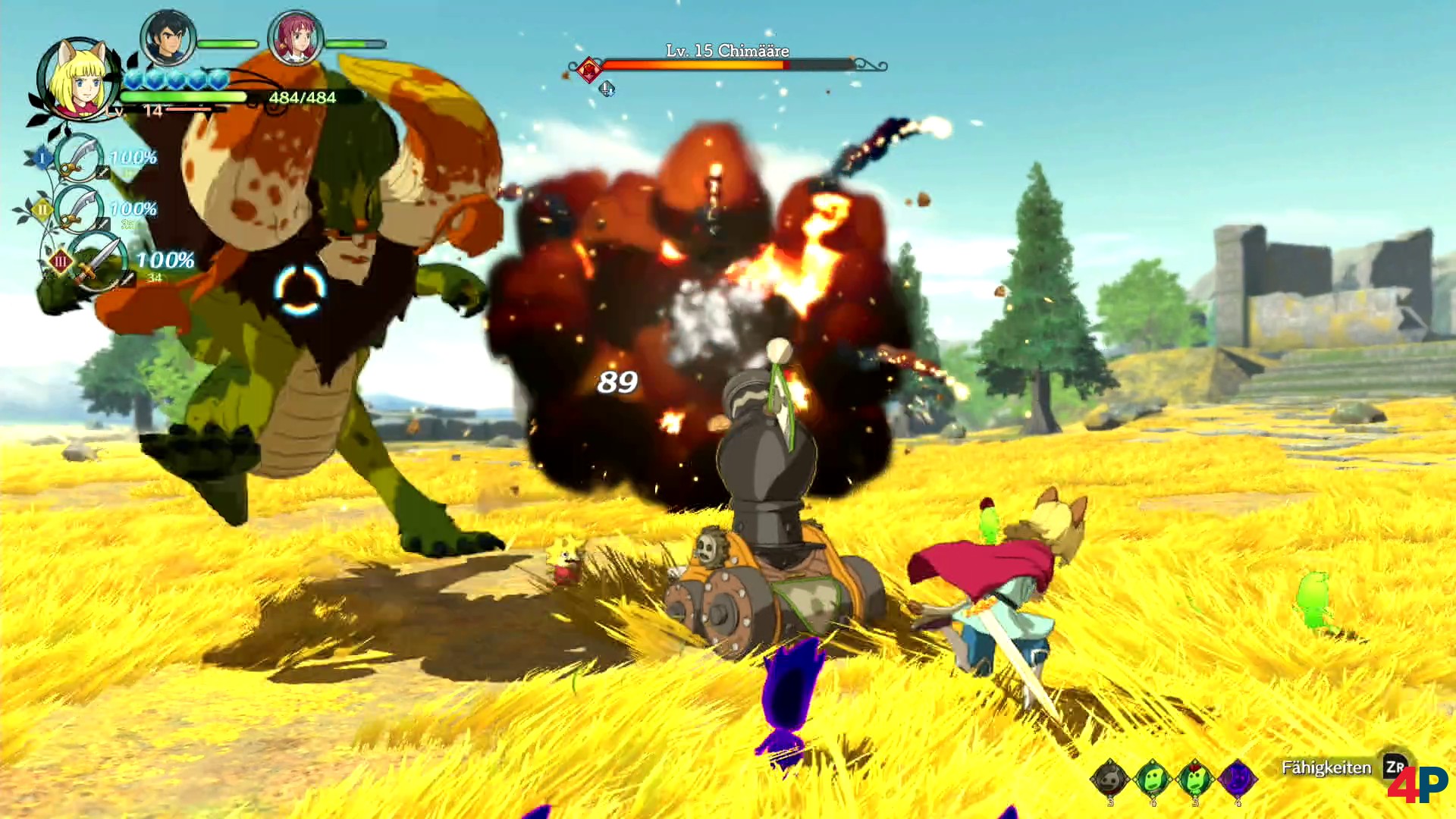Activate the purple creature skill icon

click(1238, 778)
